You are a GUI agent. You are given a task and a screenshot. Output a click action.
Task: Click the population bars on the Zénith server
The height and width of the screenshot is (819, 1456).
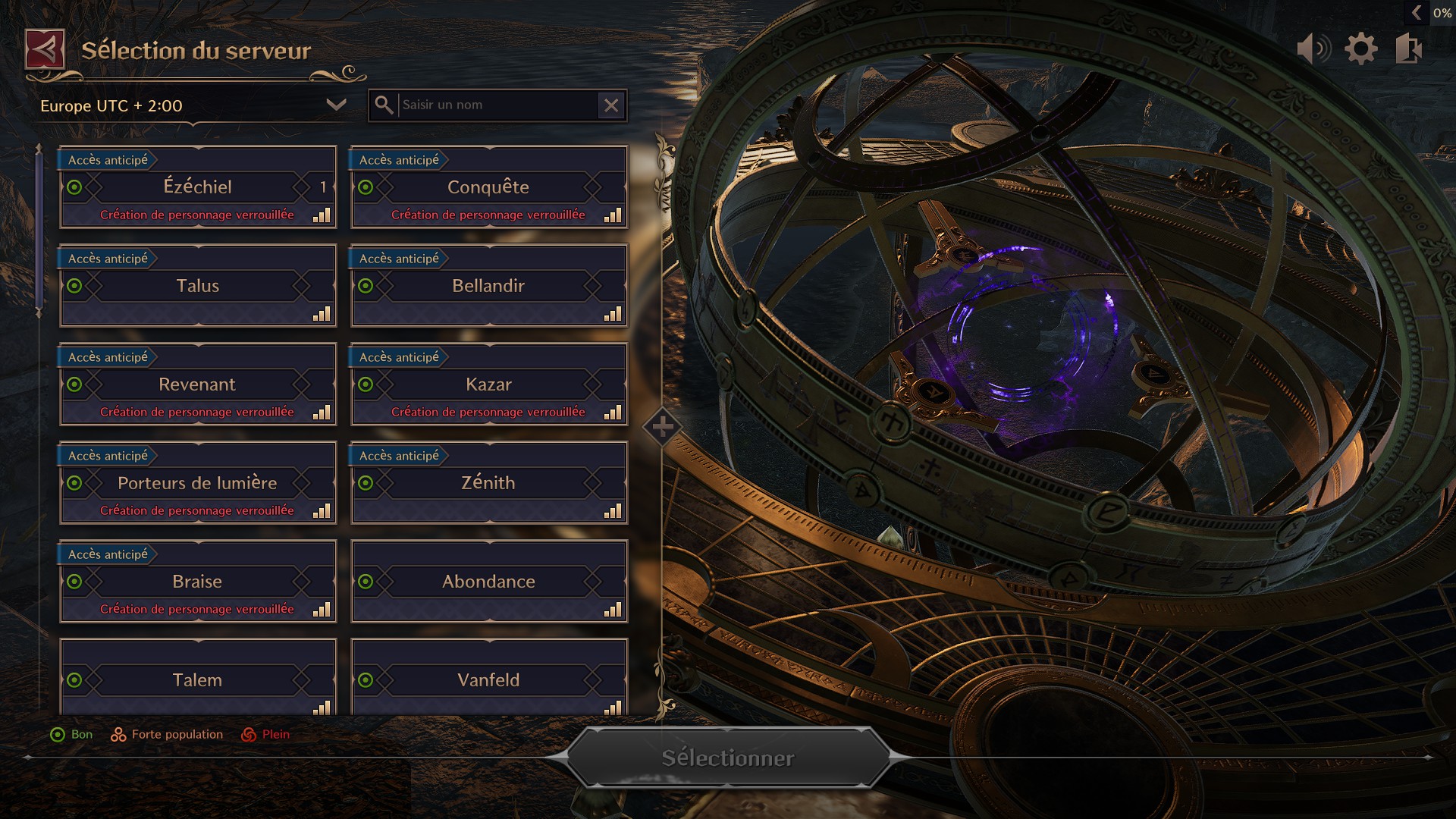(612, 510)
